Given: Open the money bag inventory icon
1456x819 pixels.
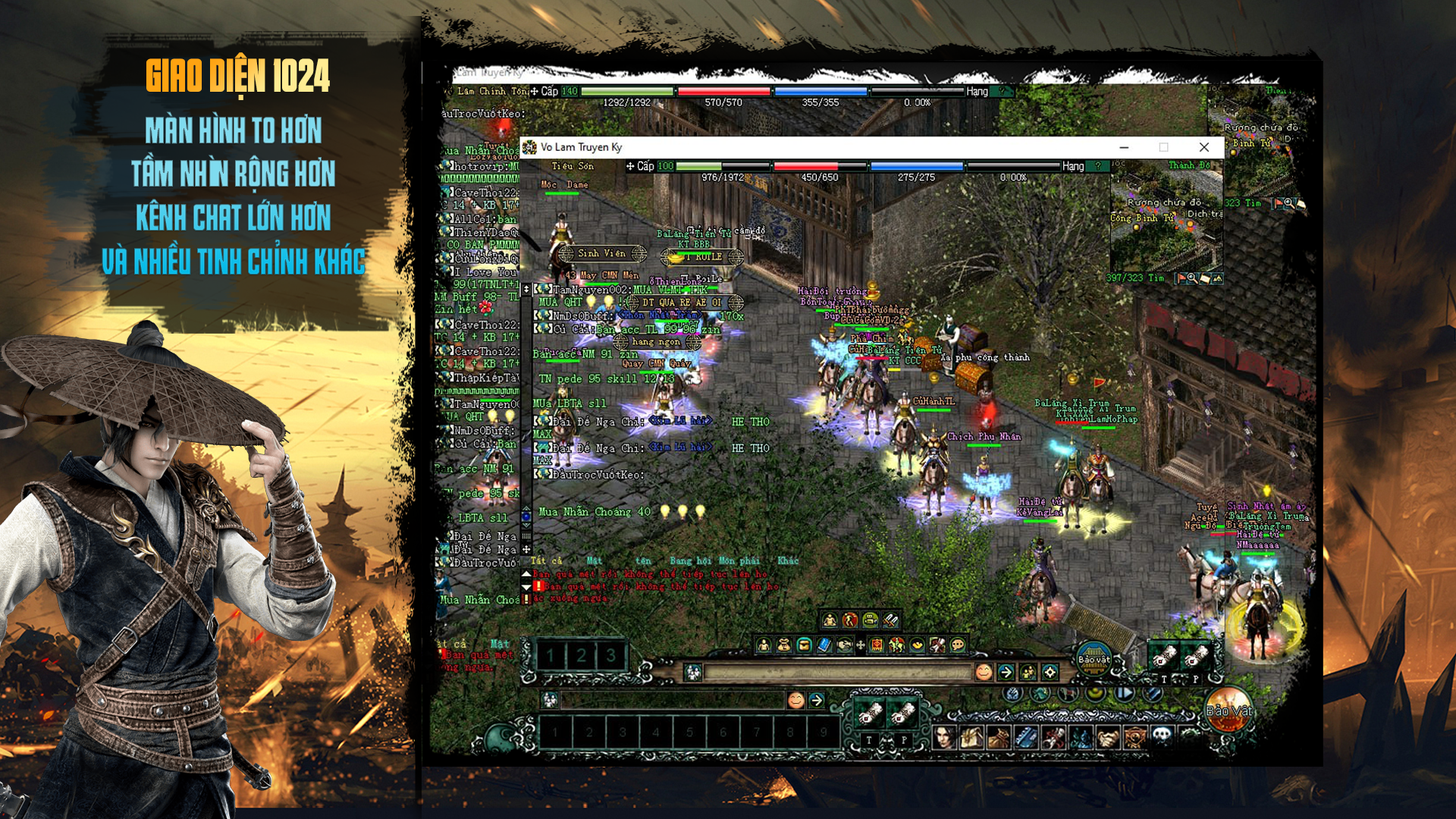Looking at the screenshot, I should coord(783,645).
